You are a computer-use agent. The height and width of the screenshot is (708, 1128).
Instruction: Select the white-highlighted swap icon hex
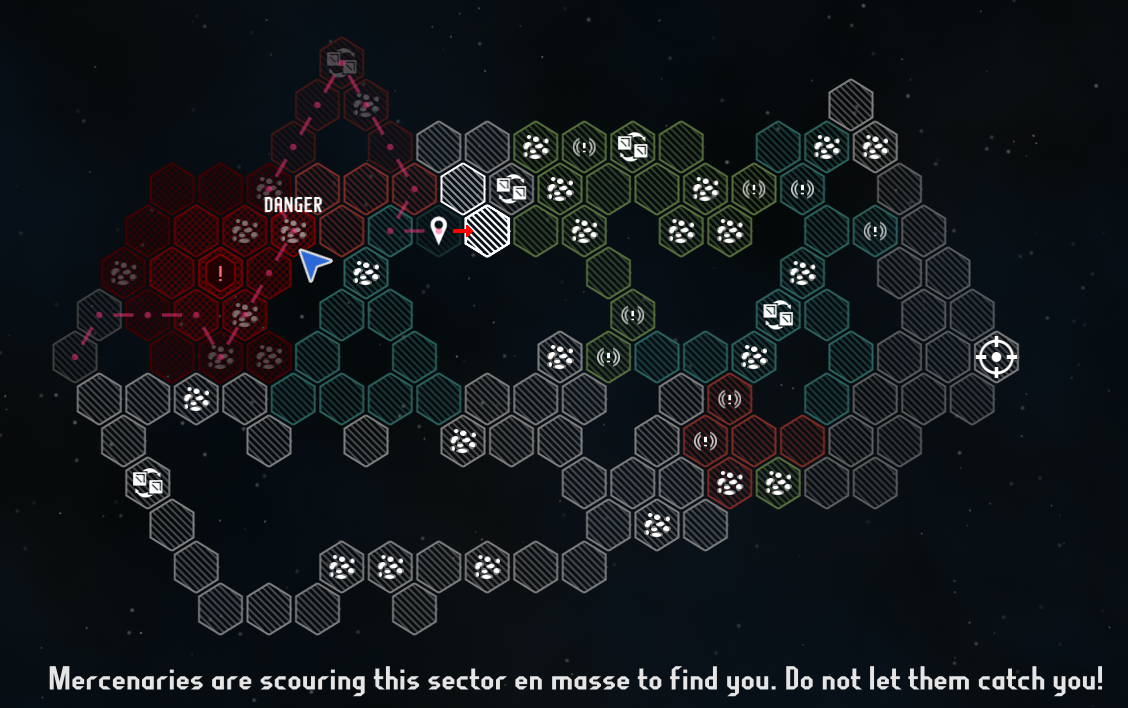[512, 188]
